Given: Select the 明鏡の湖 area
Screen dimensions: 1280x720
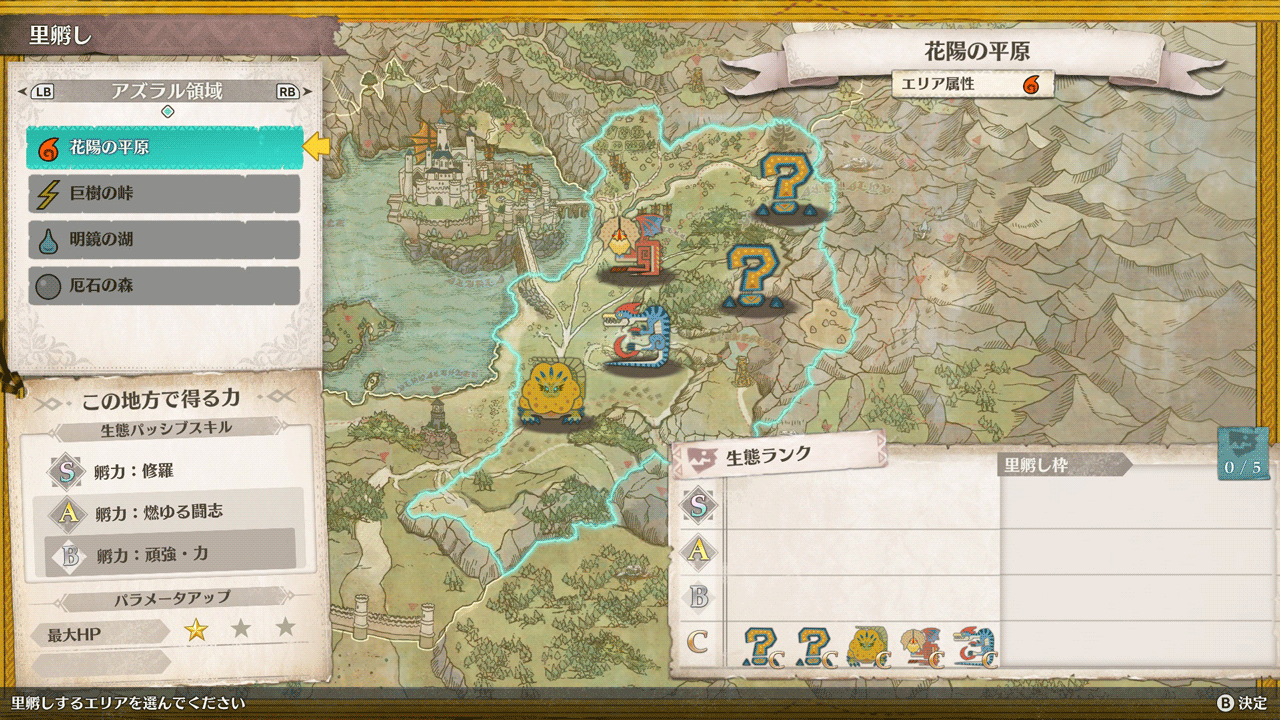Looking at the screenshot, I should [x=165, y=240].
